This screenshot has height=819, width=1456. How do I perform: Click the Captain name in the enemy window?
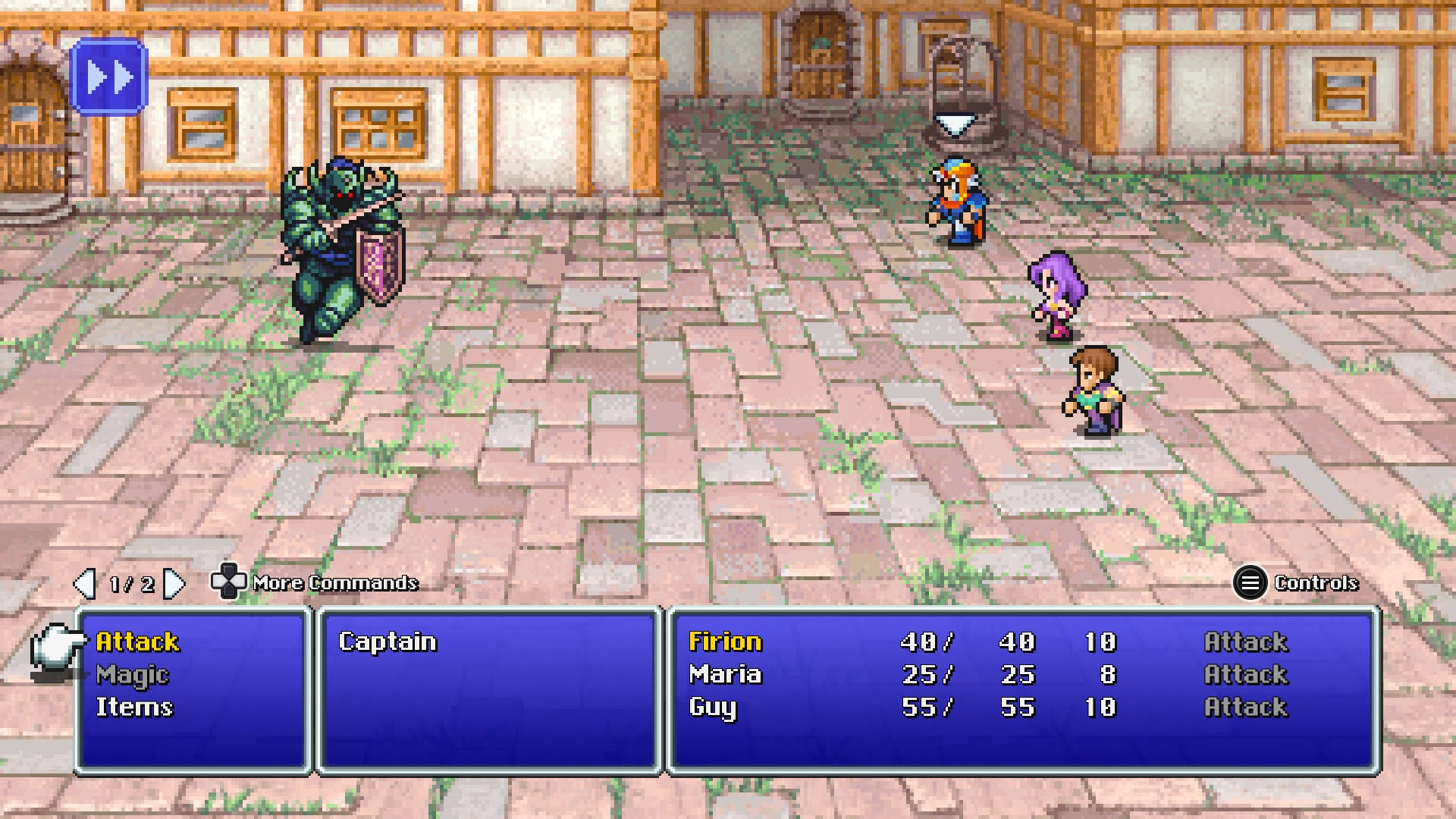click(389, 641)
